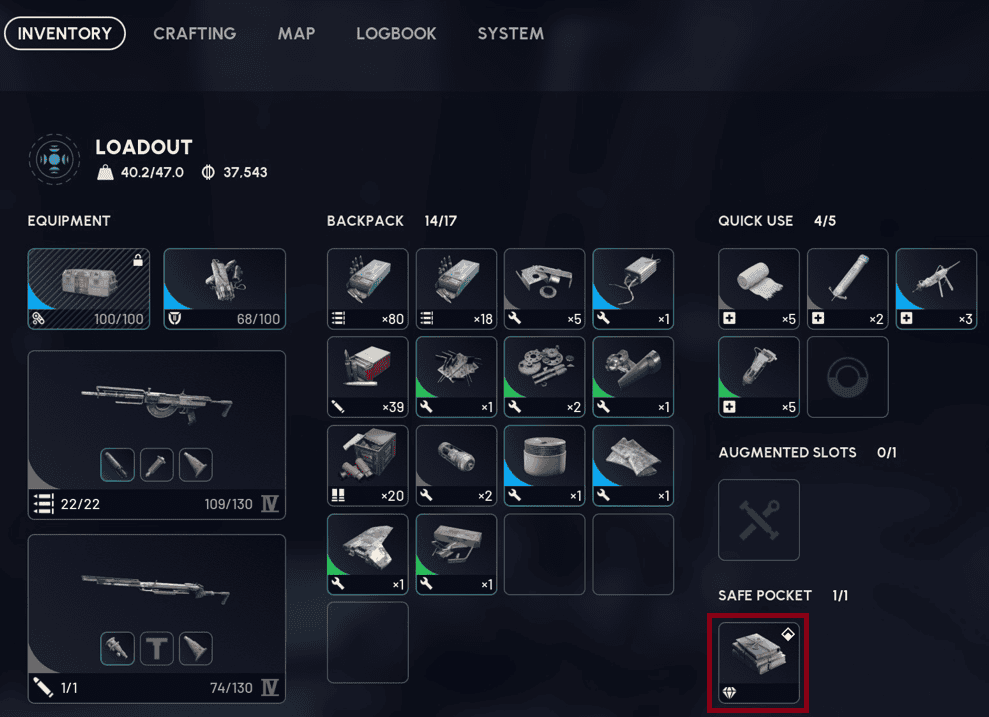
Task: Pick the backpack item stack of 20
Action: point(367,465)
